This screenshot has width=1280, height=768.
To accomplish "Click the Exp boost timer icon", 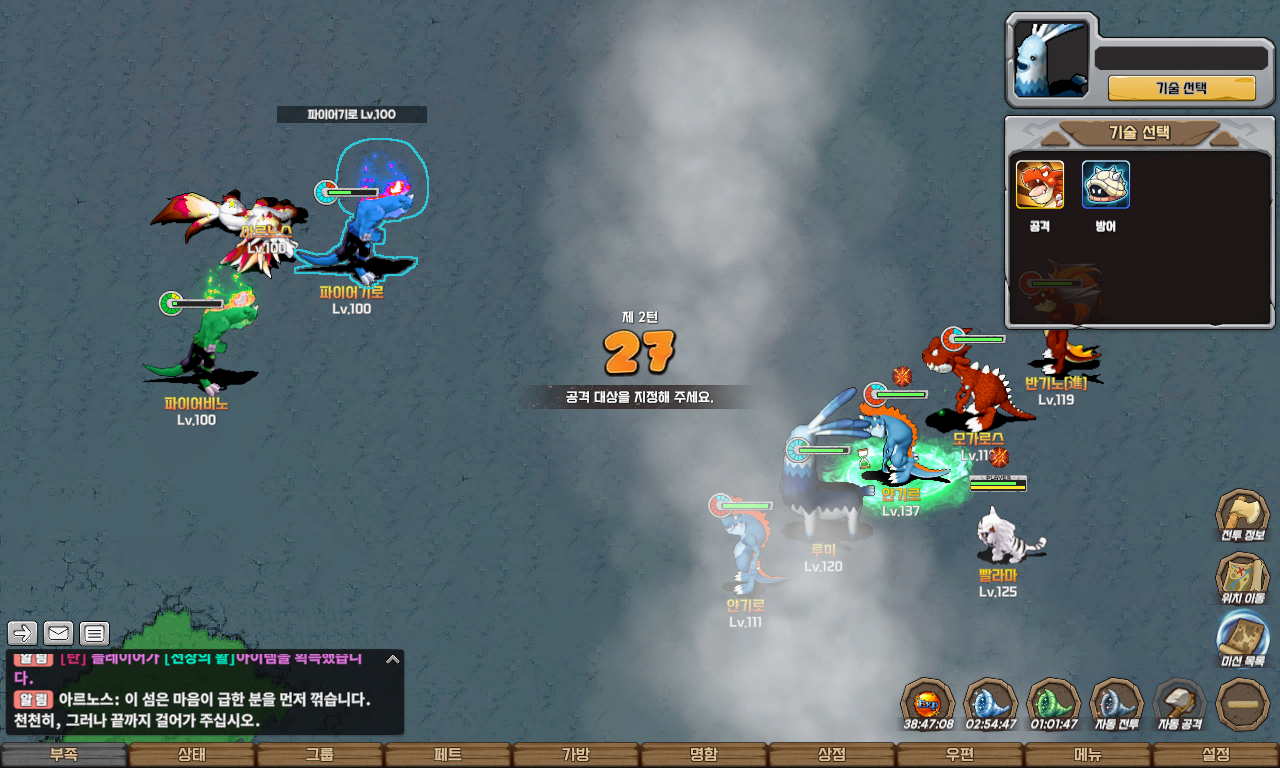I will pyautogui.click(x=928, y=702).
